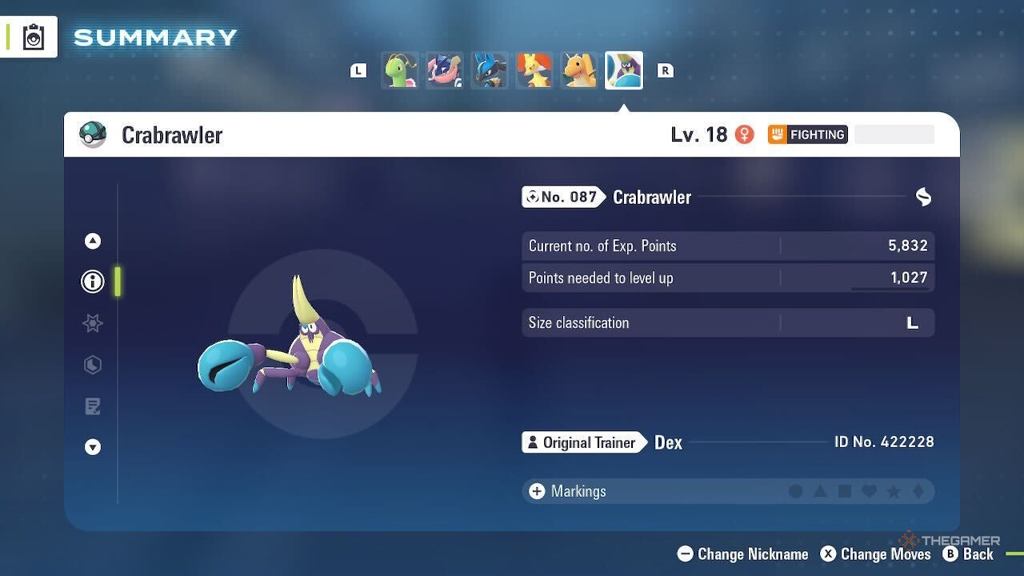Viewport: 1024px width, 576px height.
Task: Click the down arrow below page tabs
Action: pos(93,447)
